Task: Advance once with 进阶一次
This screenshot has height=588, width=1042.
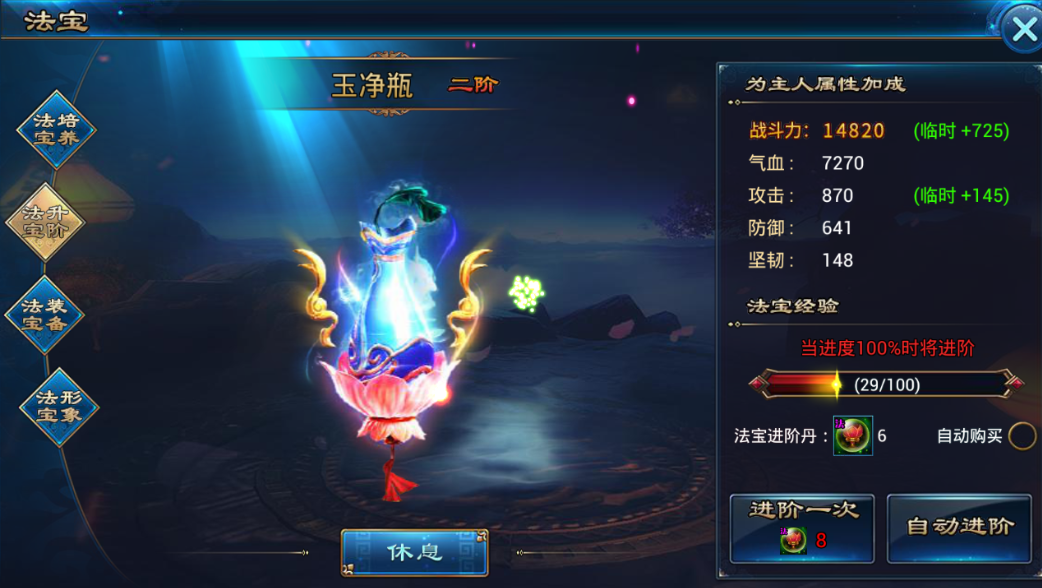Action: (802, 527)
